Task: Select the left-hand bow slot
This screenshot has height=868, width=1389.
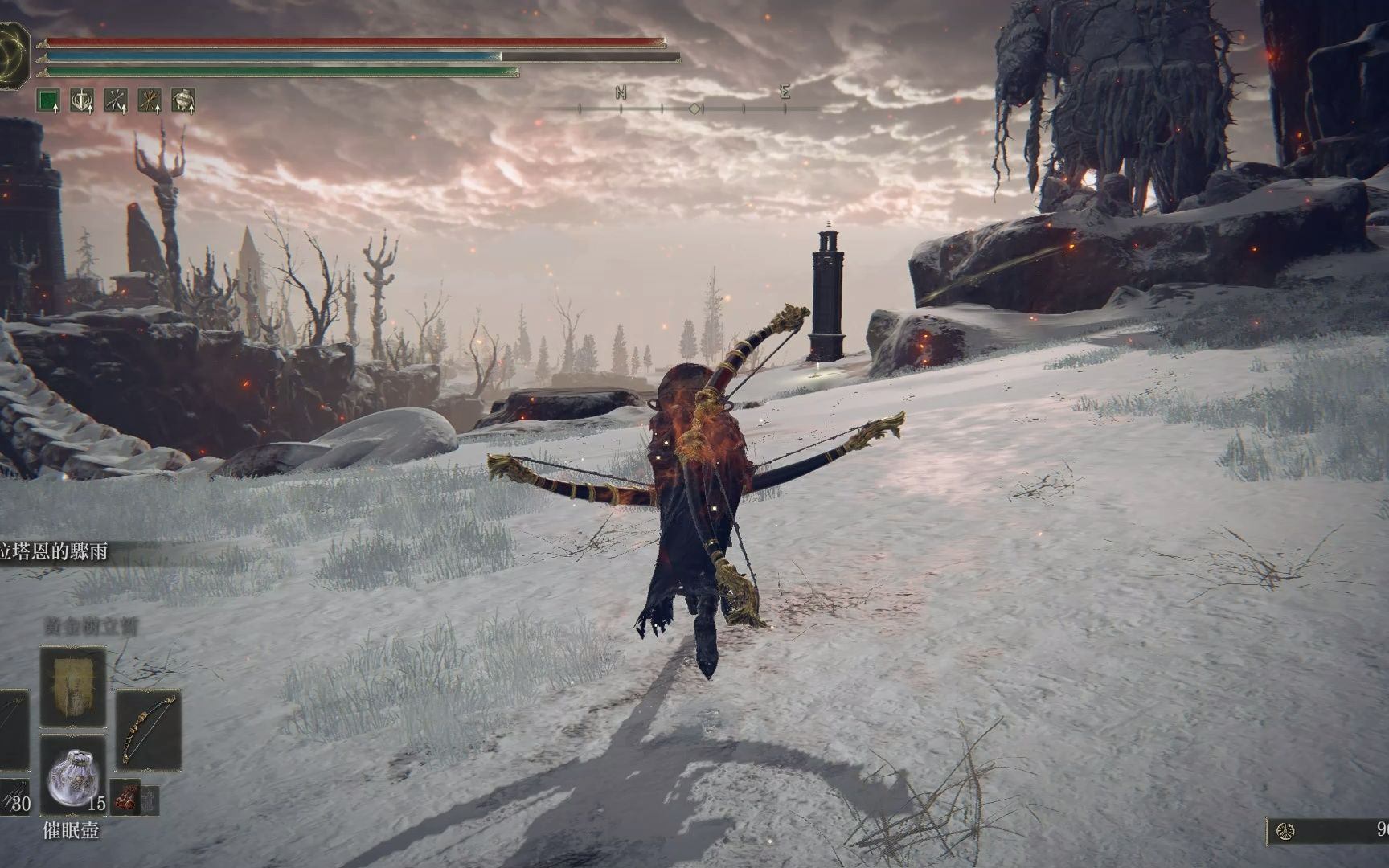Action: [11, 729]
